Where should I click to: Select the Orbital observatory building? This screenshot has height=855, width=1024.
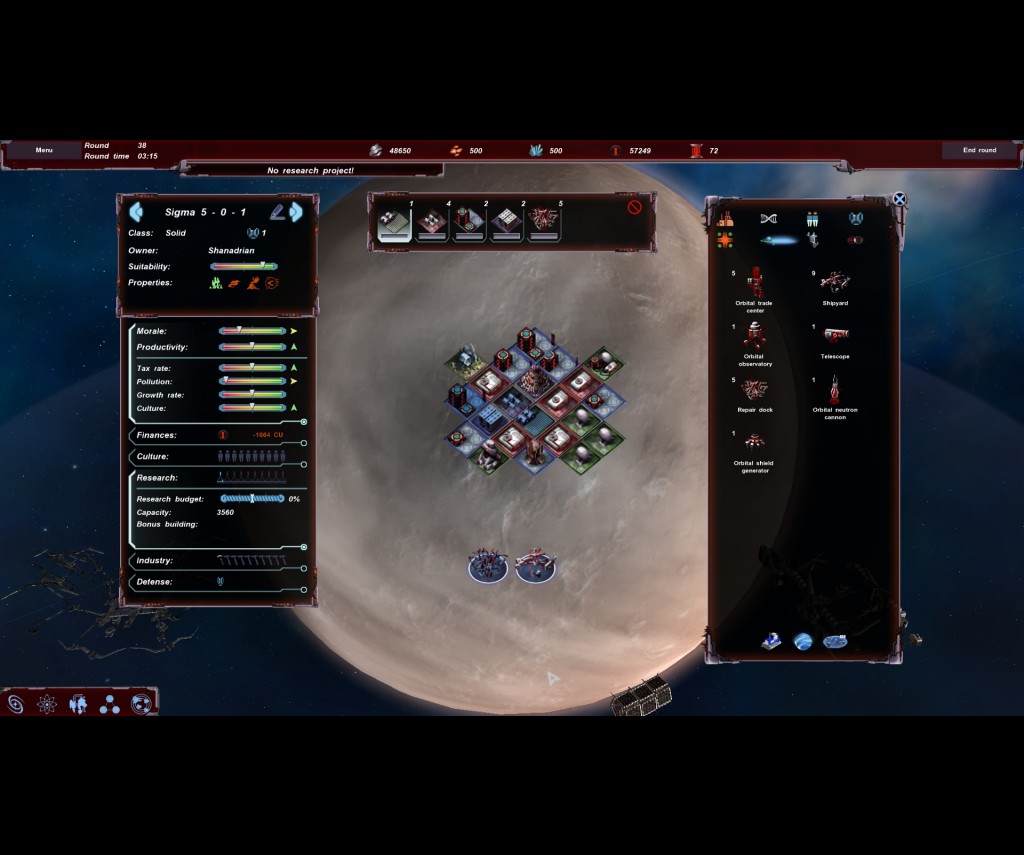[754, 336]
